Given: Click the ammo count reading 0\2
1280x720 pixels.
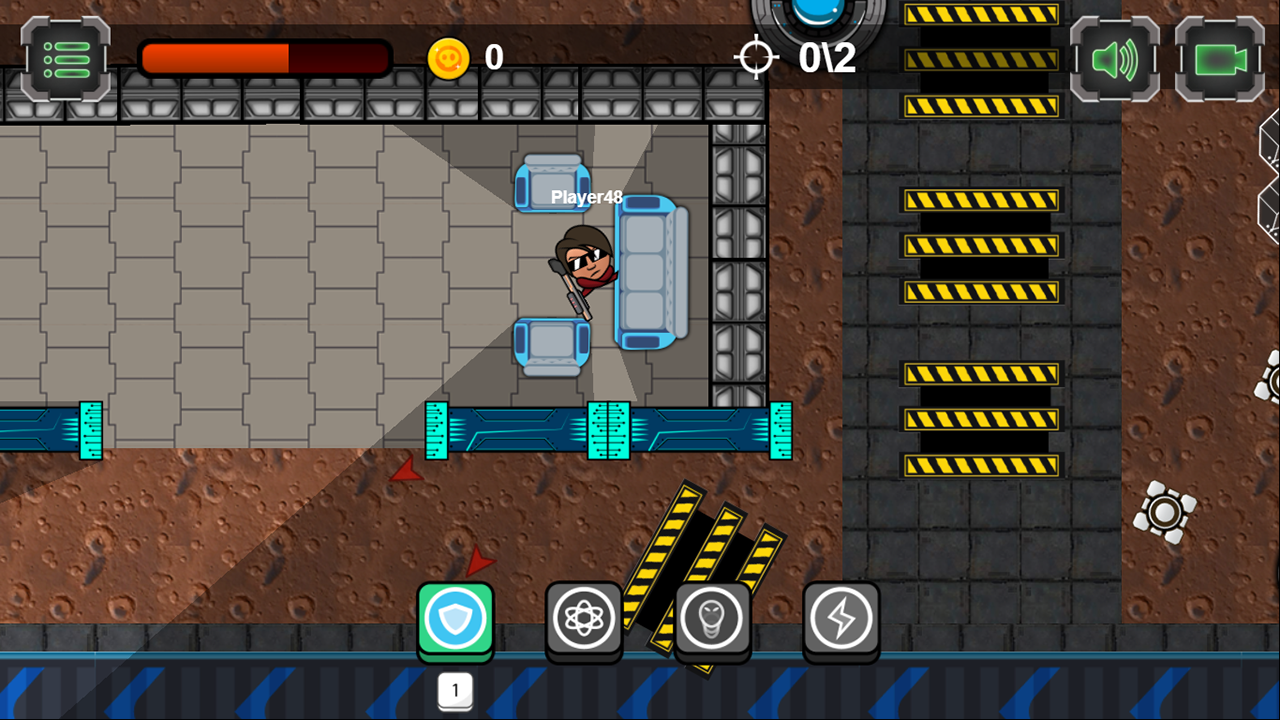Looking at the screenshot, I should [826, 58].
